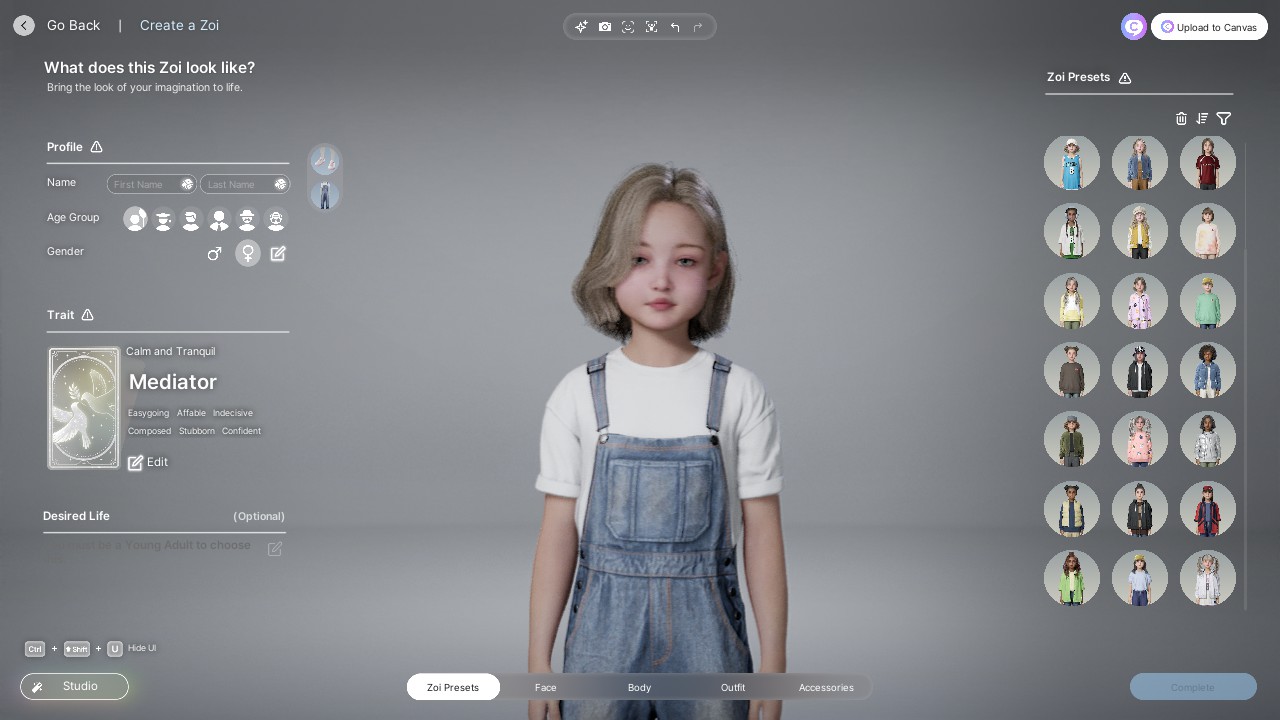Select the infant age group

coord(135,219)
